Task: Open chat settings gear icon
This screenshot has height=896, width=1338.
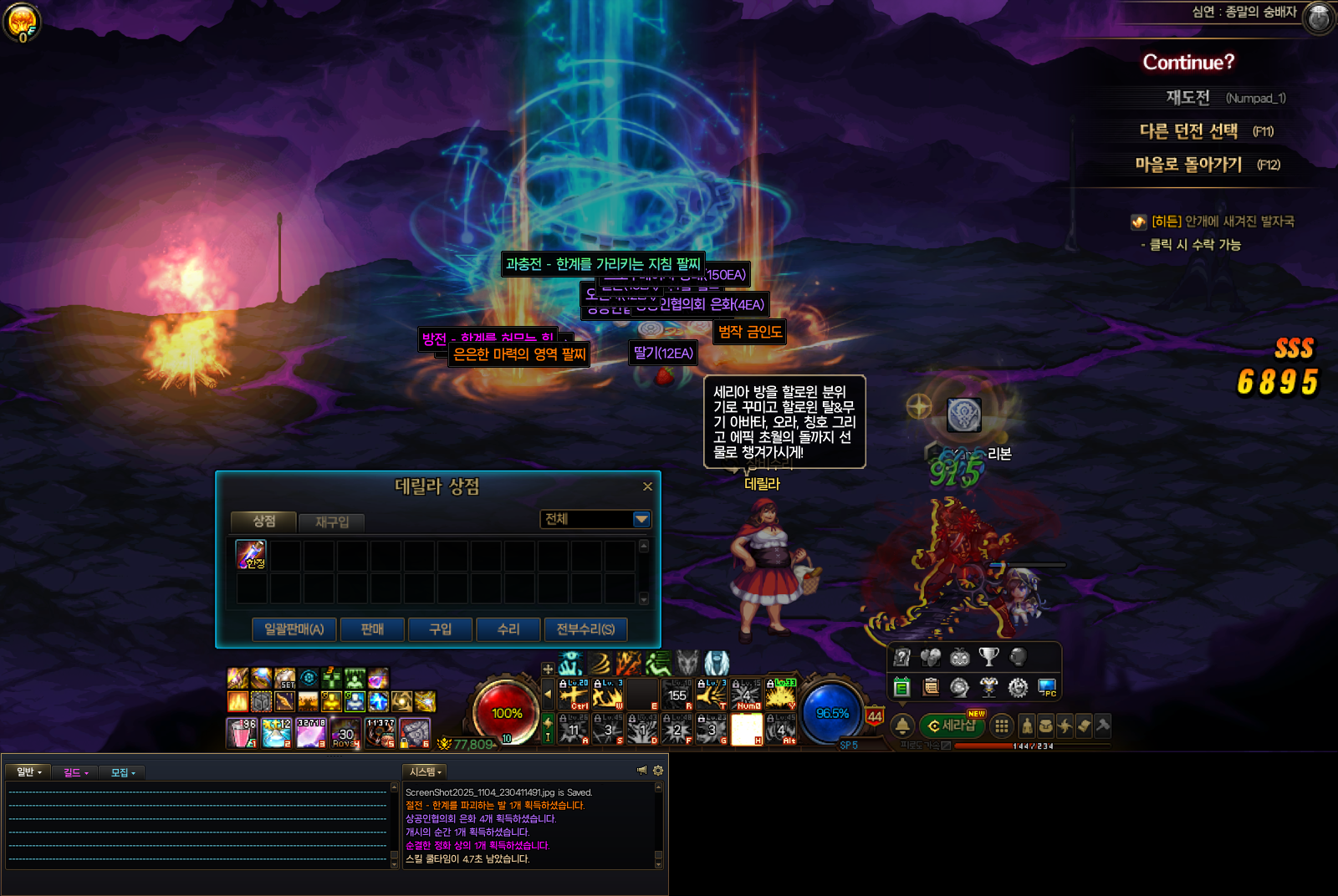Action: [x=658, y=771]
